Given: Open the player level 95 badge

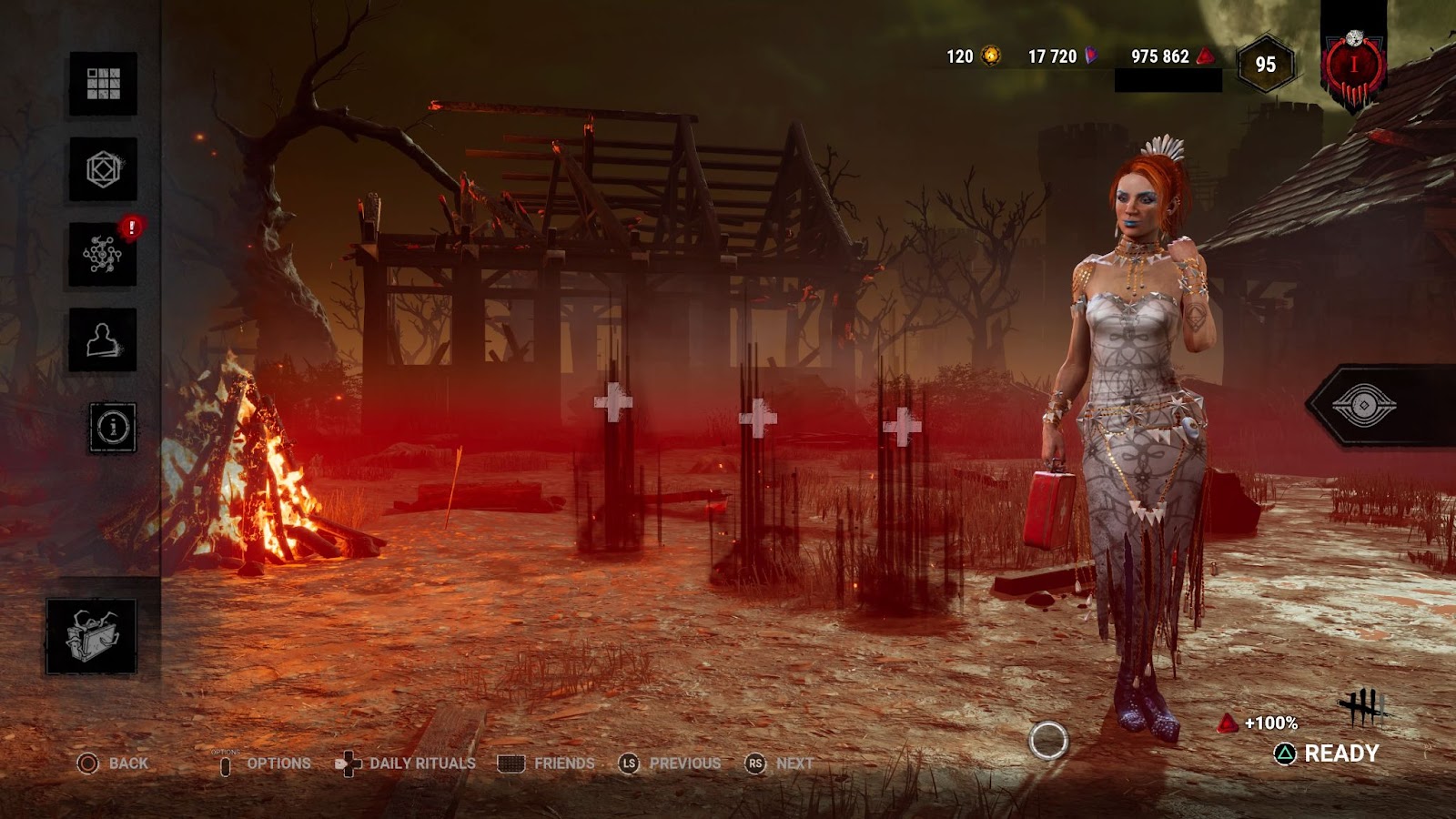Looking at the screenshot, I should [1265, 65].
